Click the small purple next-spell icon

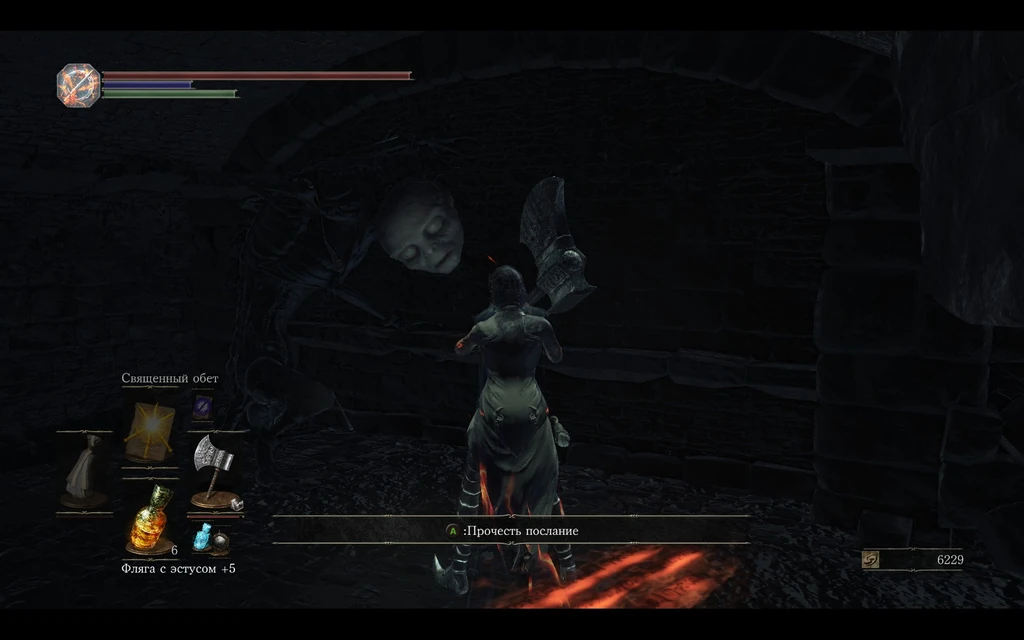203,405
